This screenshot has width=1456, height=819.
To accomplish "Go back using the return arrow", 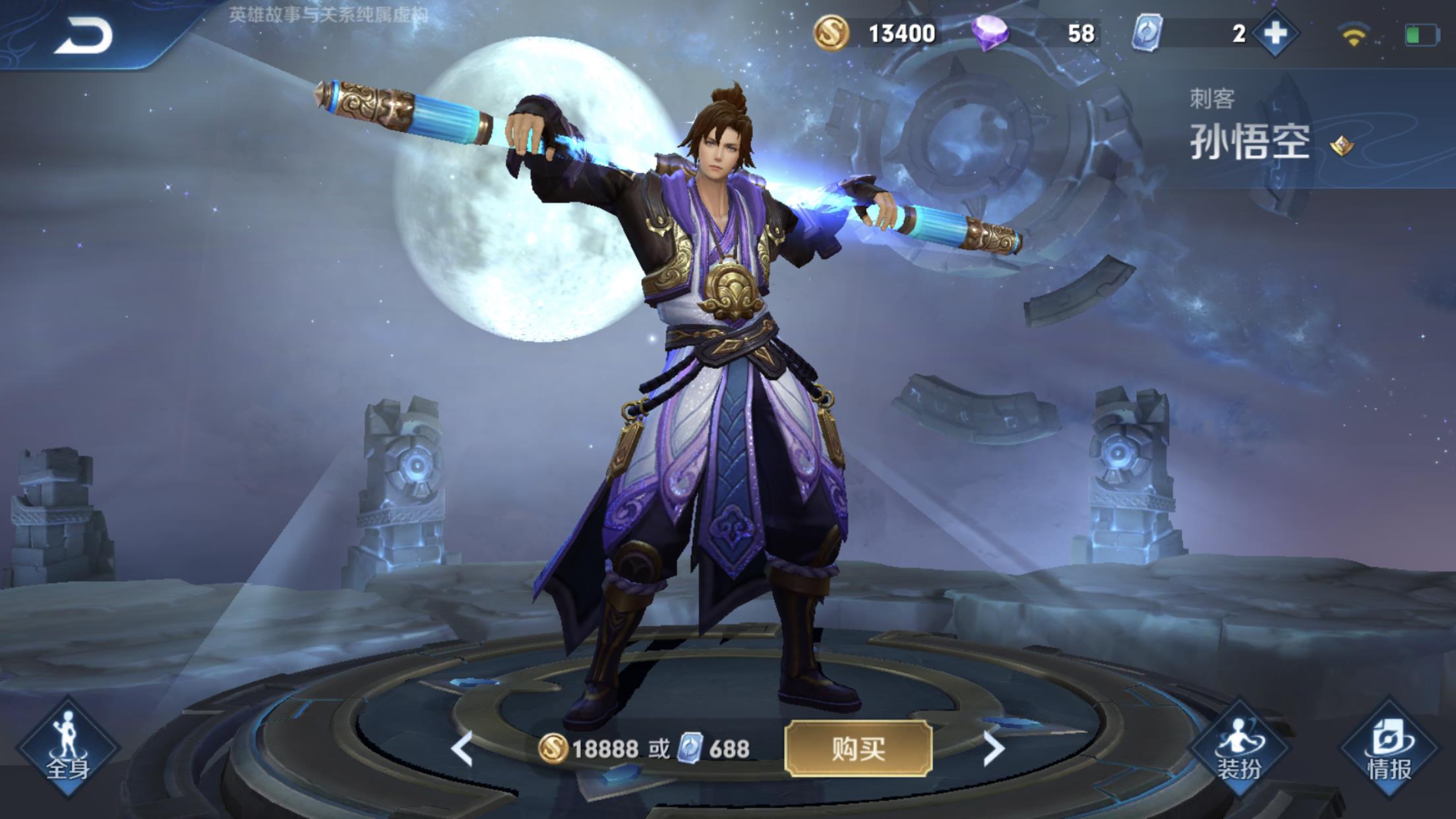I will click(84, 36).
